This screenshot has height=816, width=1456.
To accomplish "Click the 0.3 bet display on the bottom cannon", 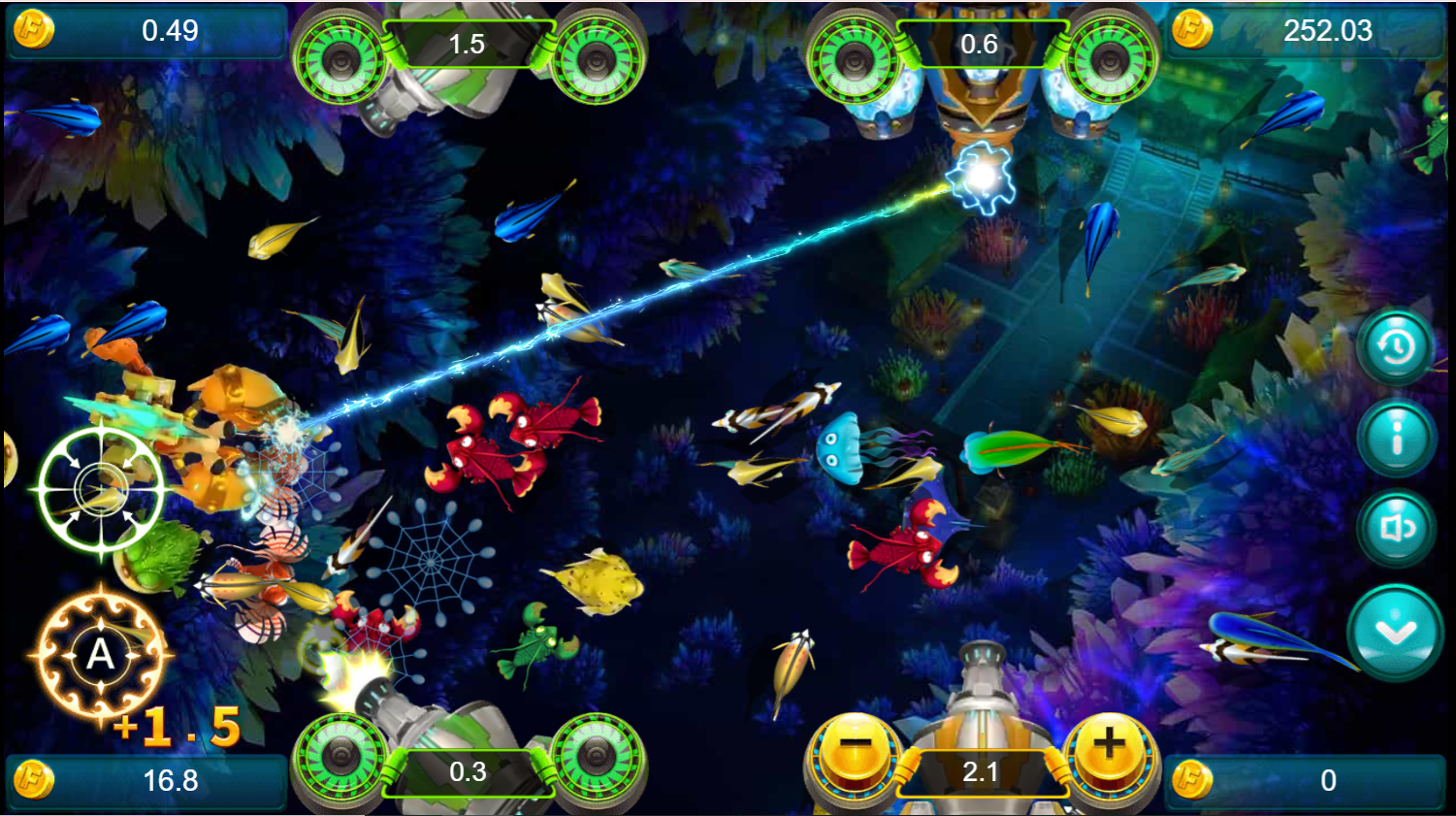I will coord(467,771).
